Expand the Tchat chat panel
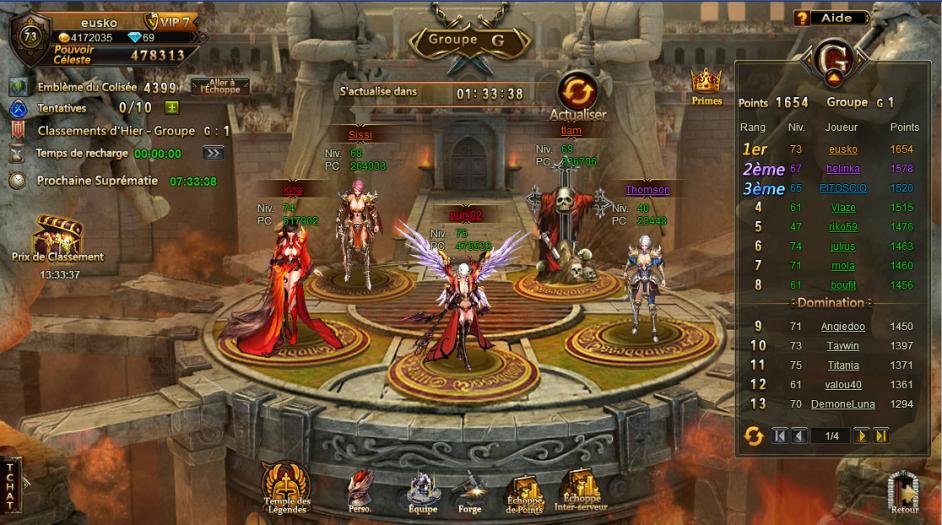This screenshot has height=525, width=942. (x=11, y=487)
